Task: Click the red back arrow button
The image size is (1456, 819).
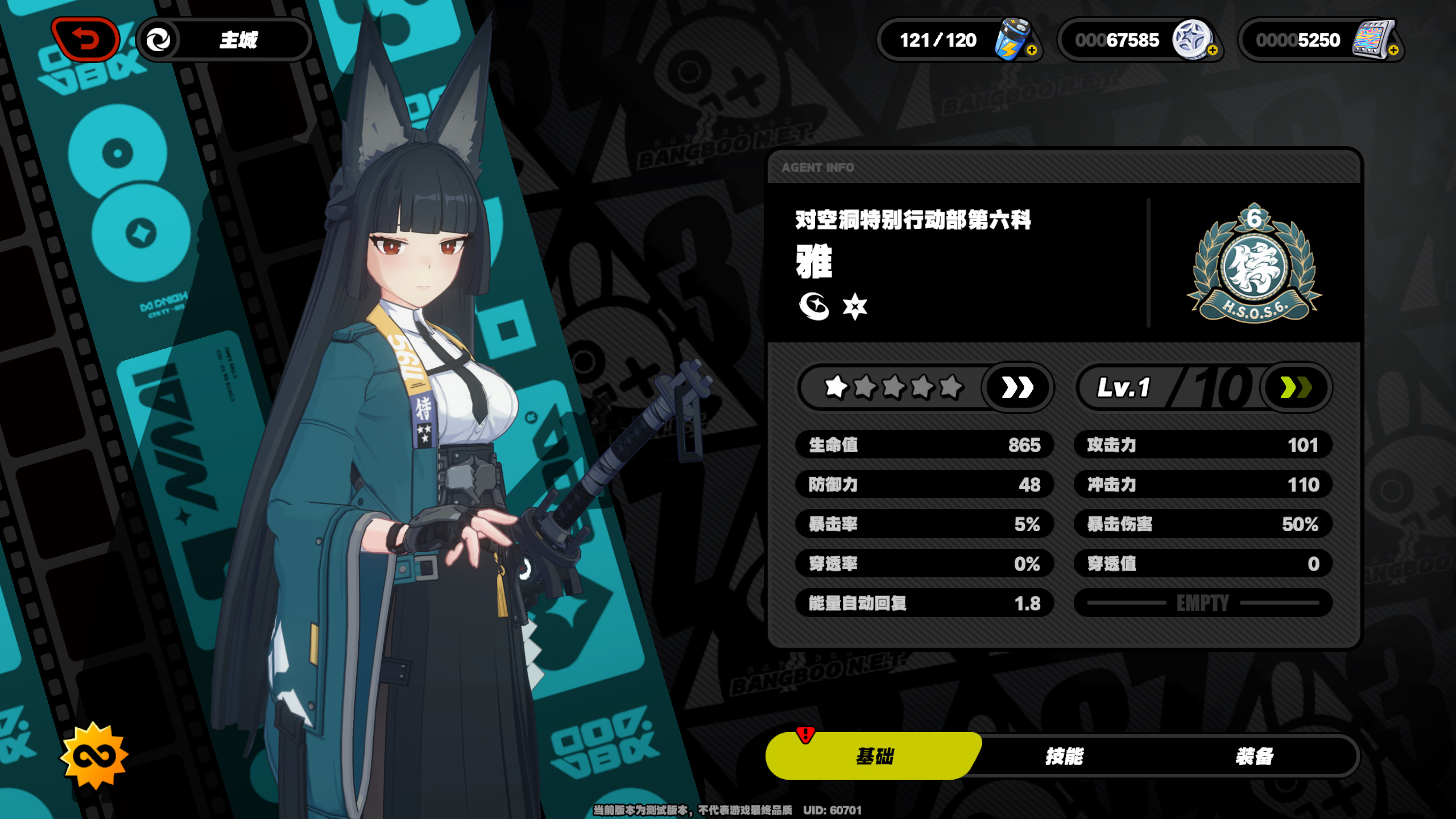Action: (85, 39)
